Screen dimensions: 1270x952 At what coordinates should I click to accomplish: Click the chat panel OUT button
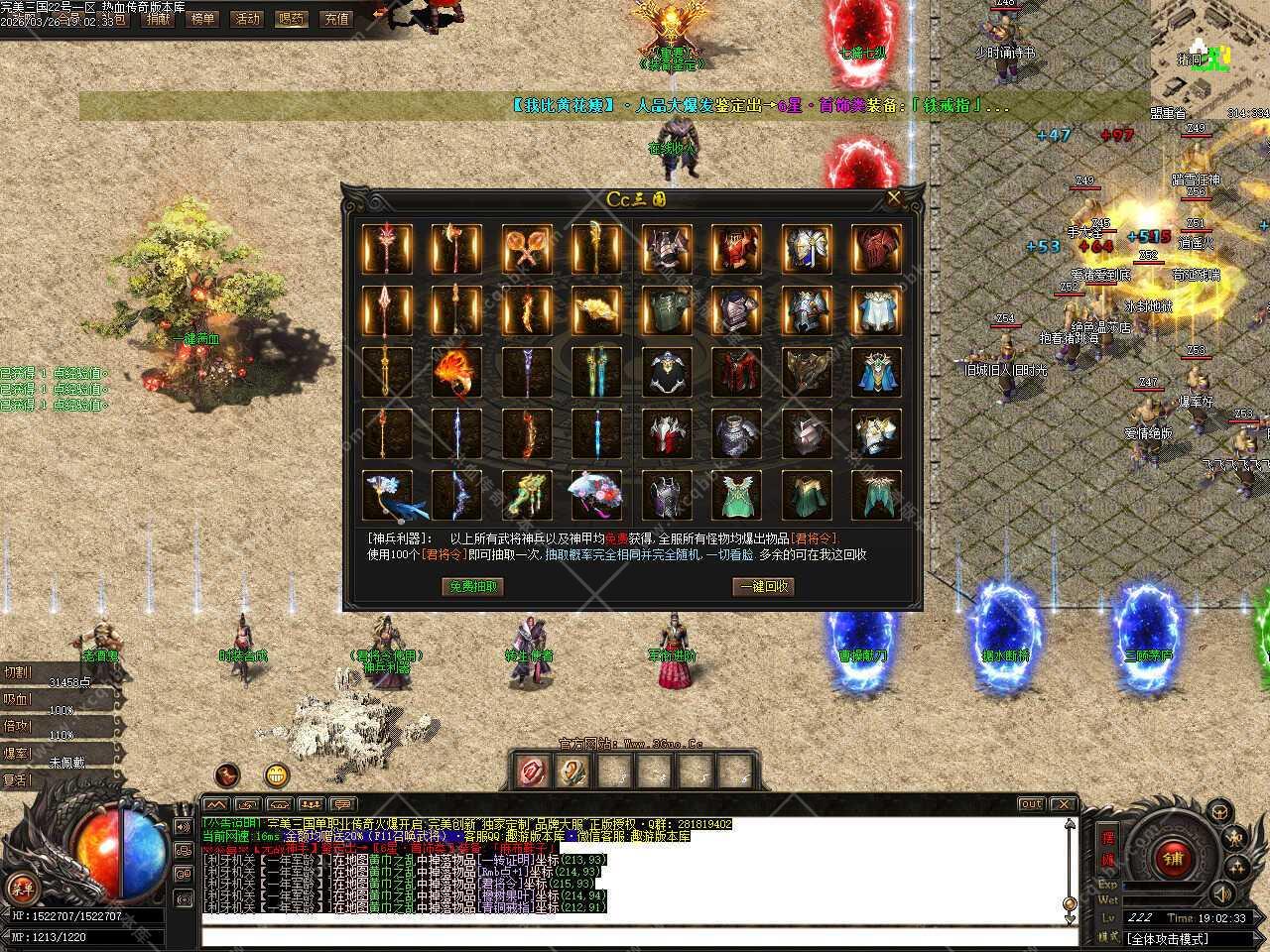click(1031, 803)
